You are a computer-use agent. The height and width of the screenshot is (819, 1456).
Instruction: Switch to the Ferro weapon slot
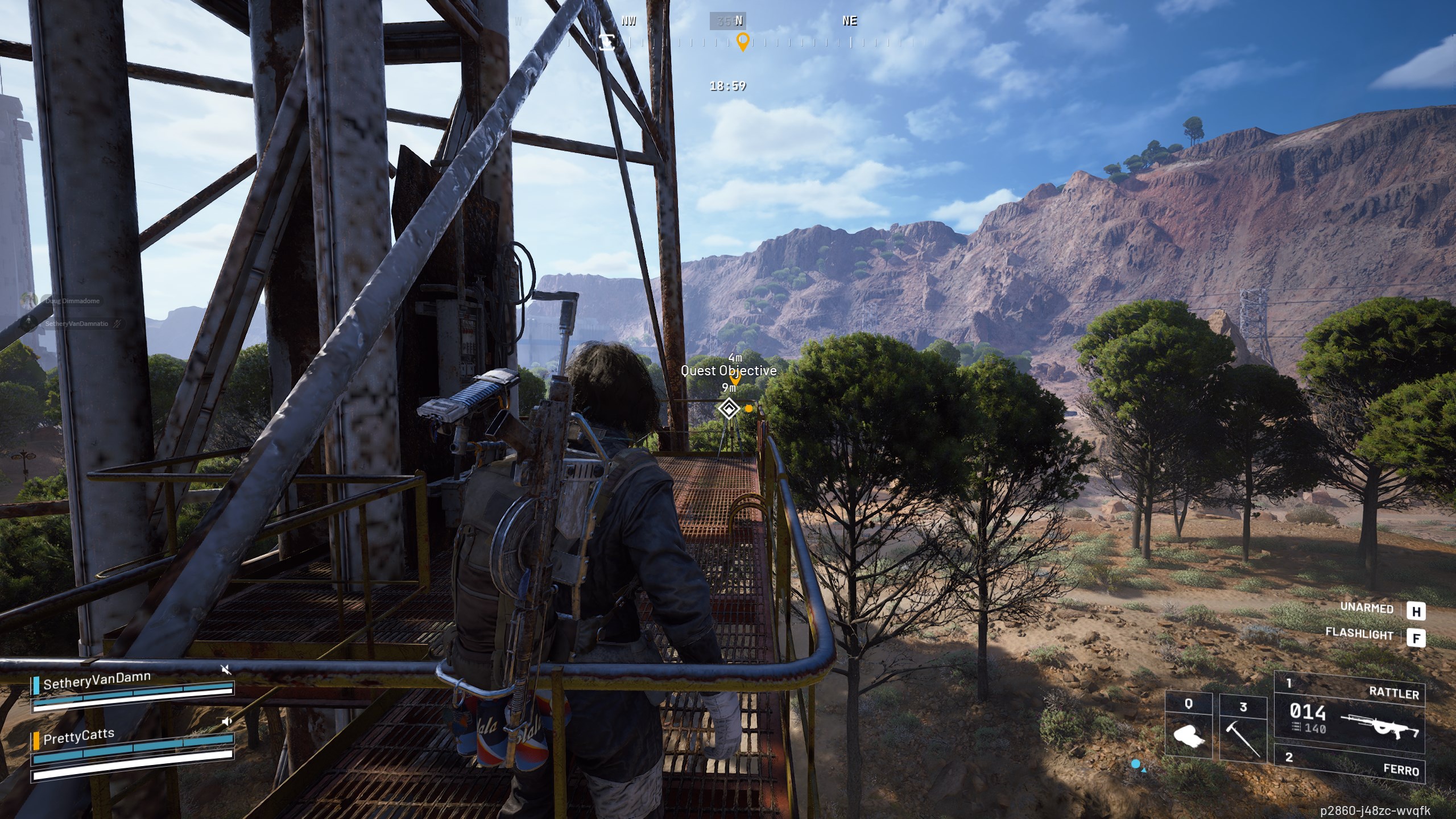[1349, 763]
